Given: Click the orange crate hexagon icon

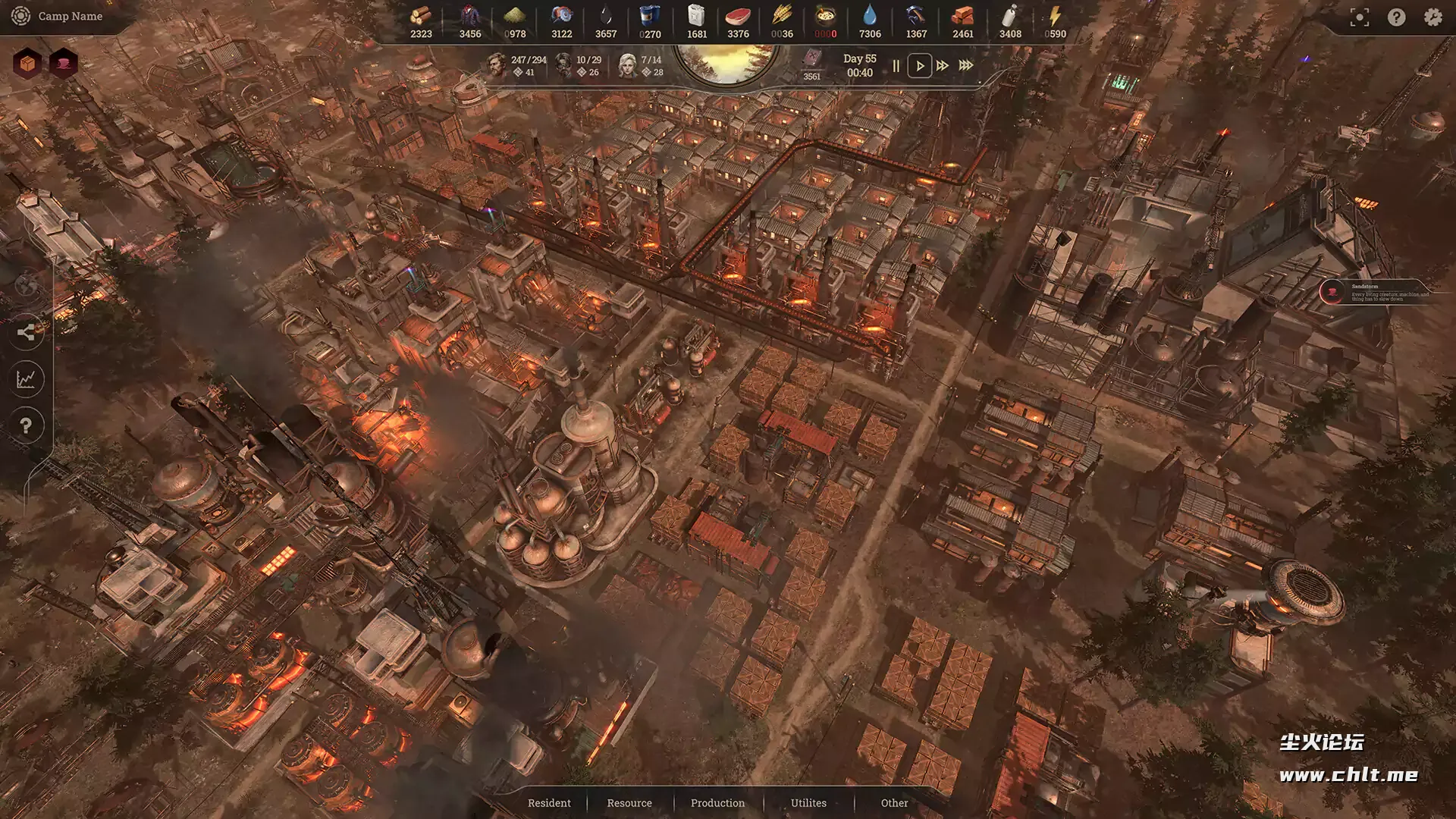Looking at the screenshot, I should [27, 64].
